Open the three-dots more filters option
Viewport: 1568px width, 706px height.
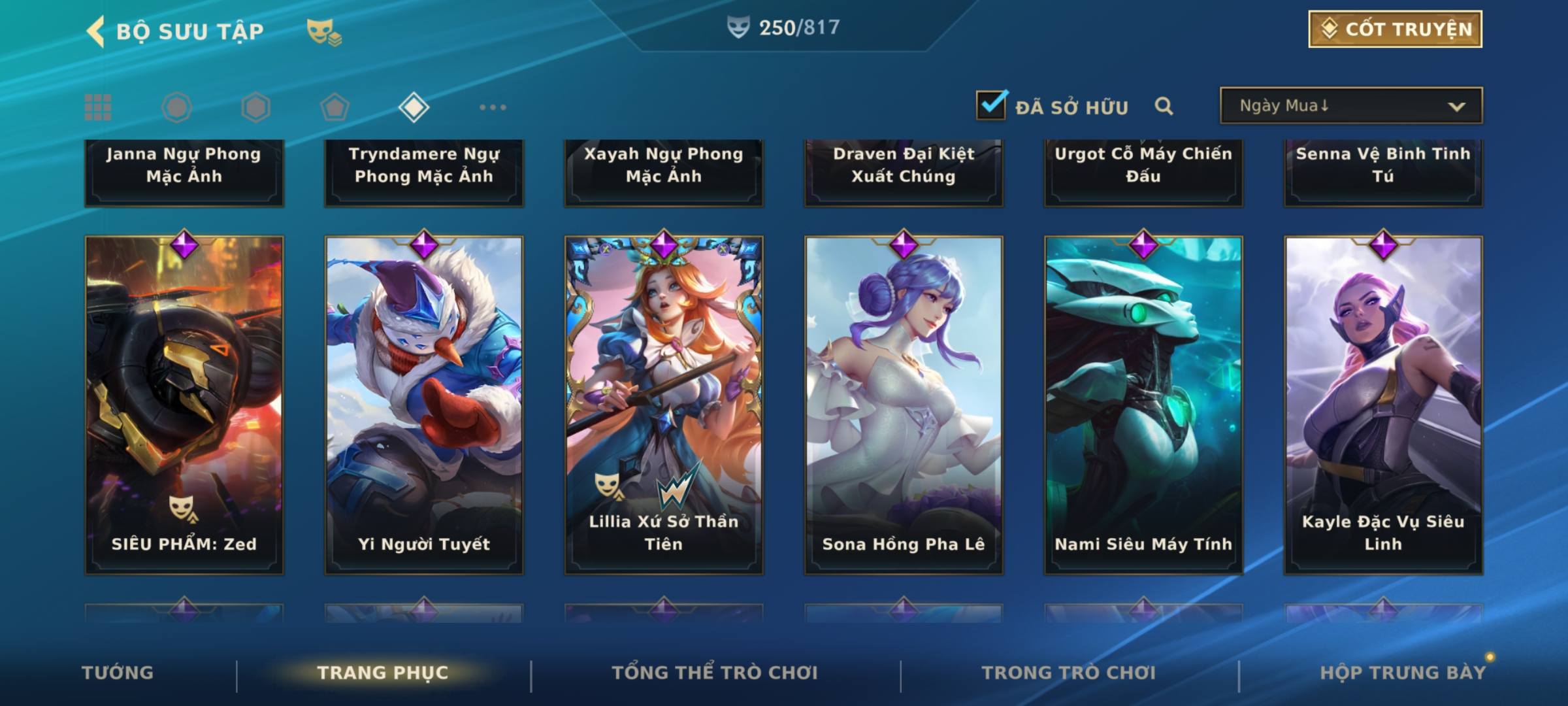[493, 107]
